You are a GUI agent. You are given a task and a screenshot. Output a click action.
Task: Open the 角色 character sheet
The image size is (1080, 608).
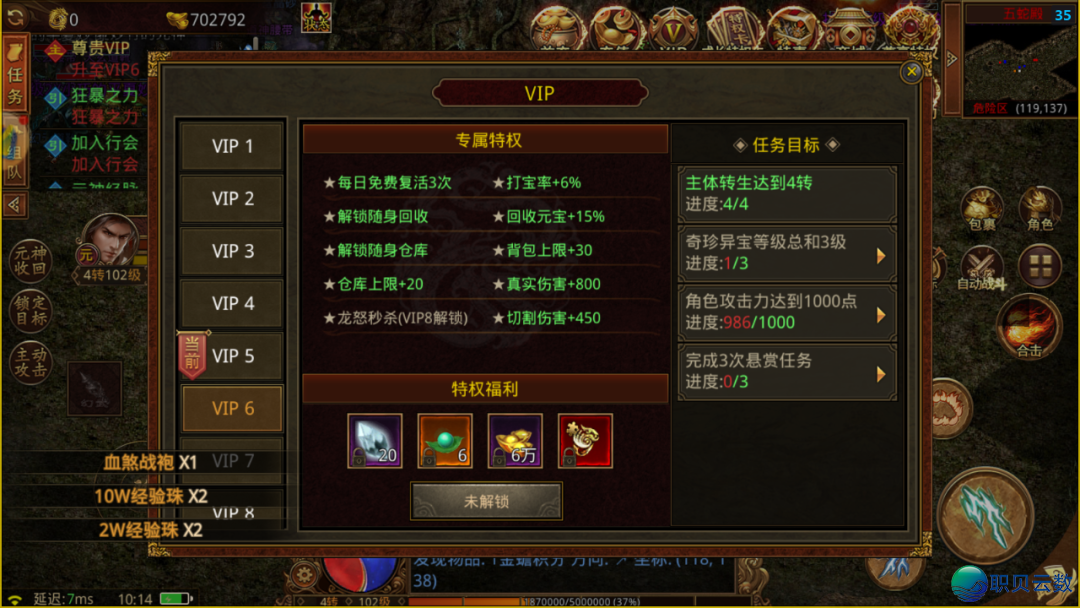tap(1040, 211)
